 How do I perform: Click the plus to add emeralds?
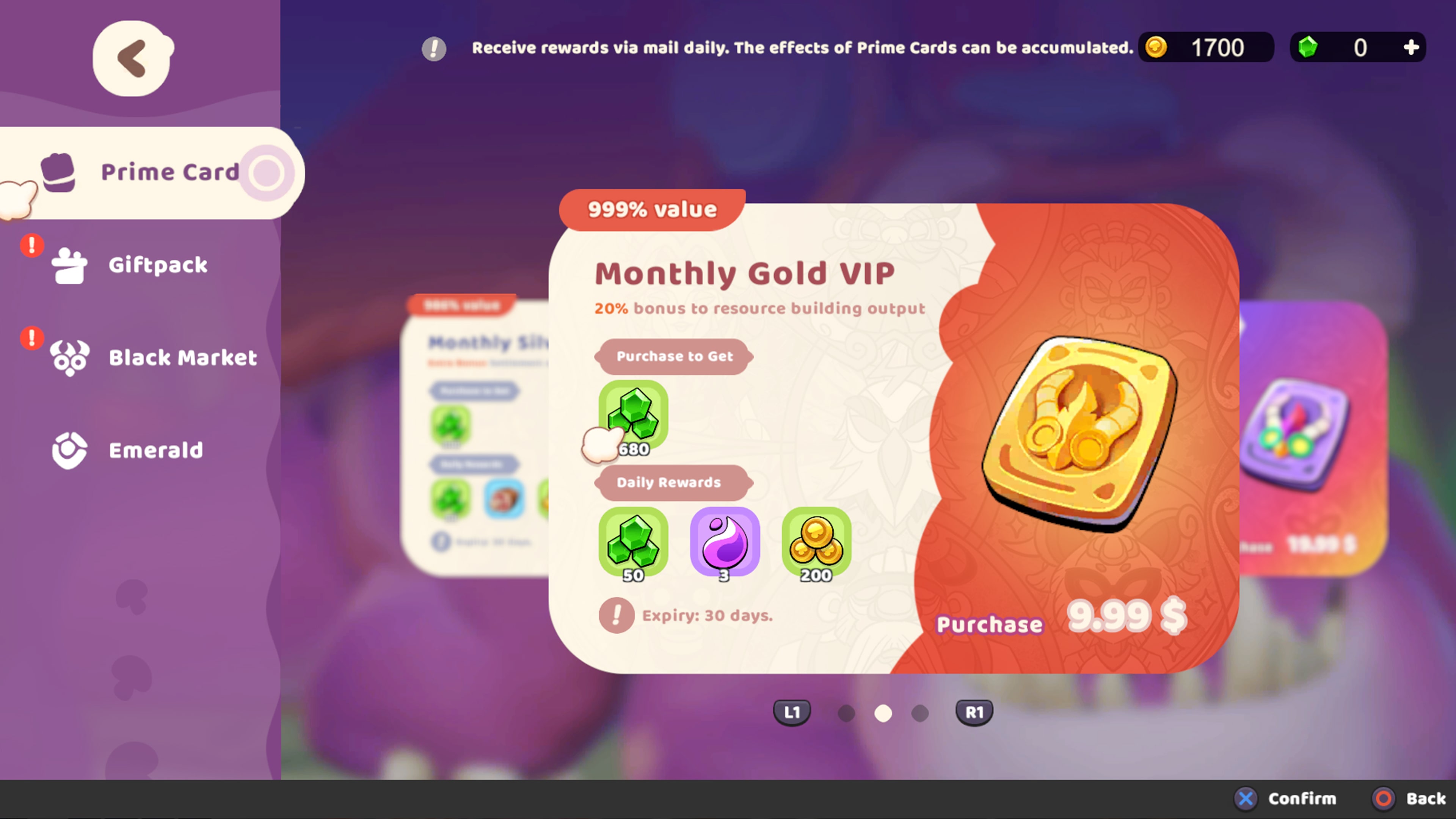(x=1411, y=47)
